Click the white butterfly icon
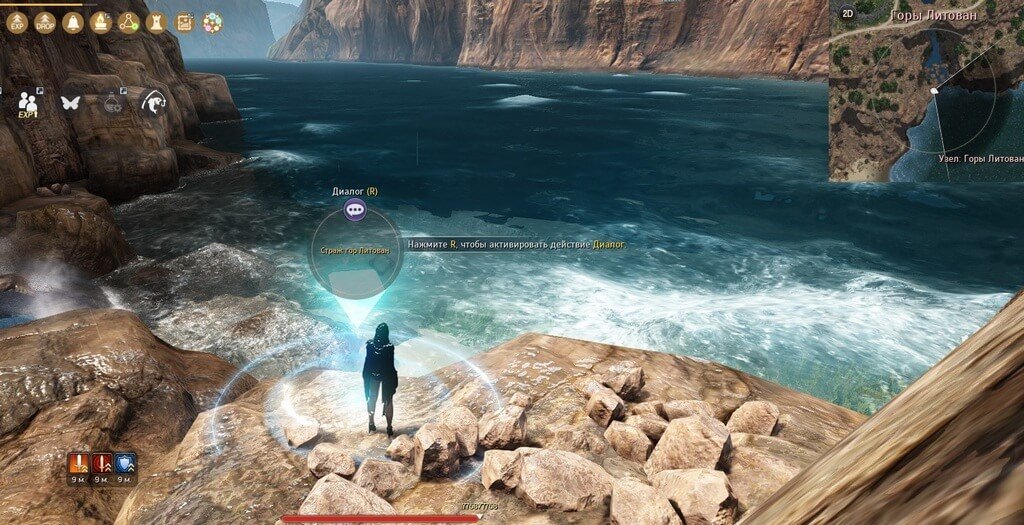1024x525 pixels. [x=70, y=102]
